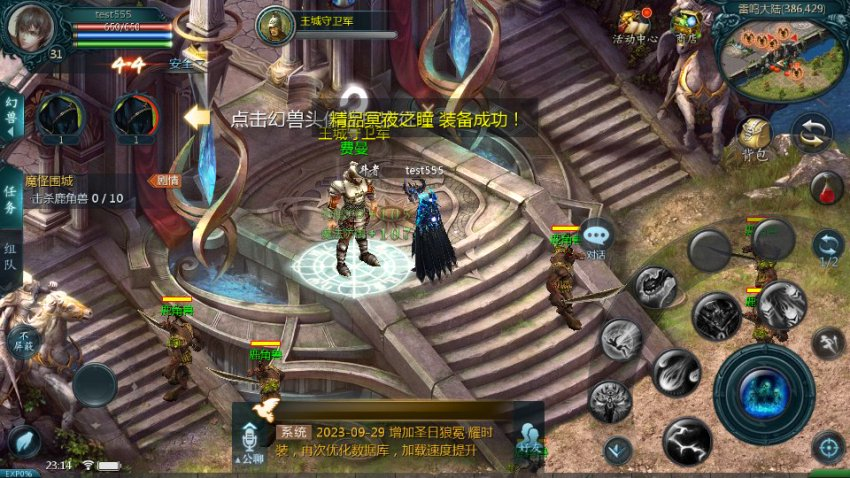
Task: Use the red health potion
Action: click(x=826, y=187)
